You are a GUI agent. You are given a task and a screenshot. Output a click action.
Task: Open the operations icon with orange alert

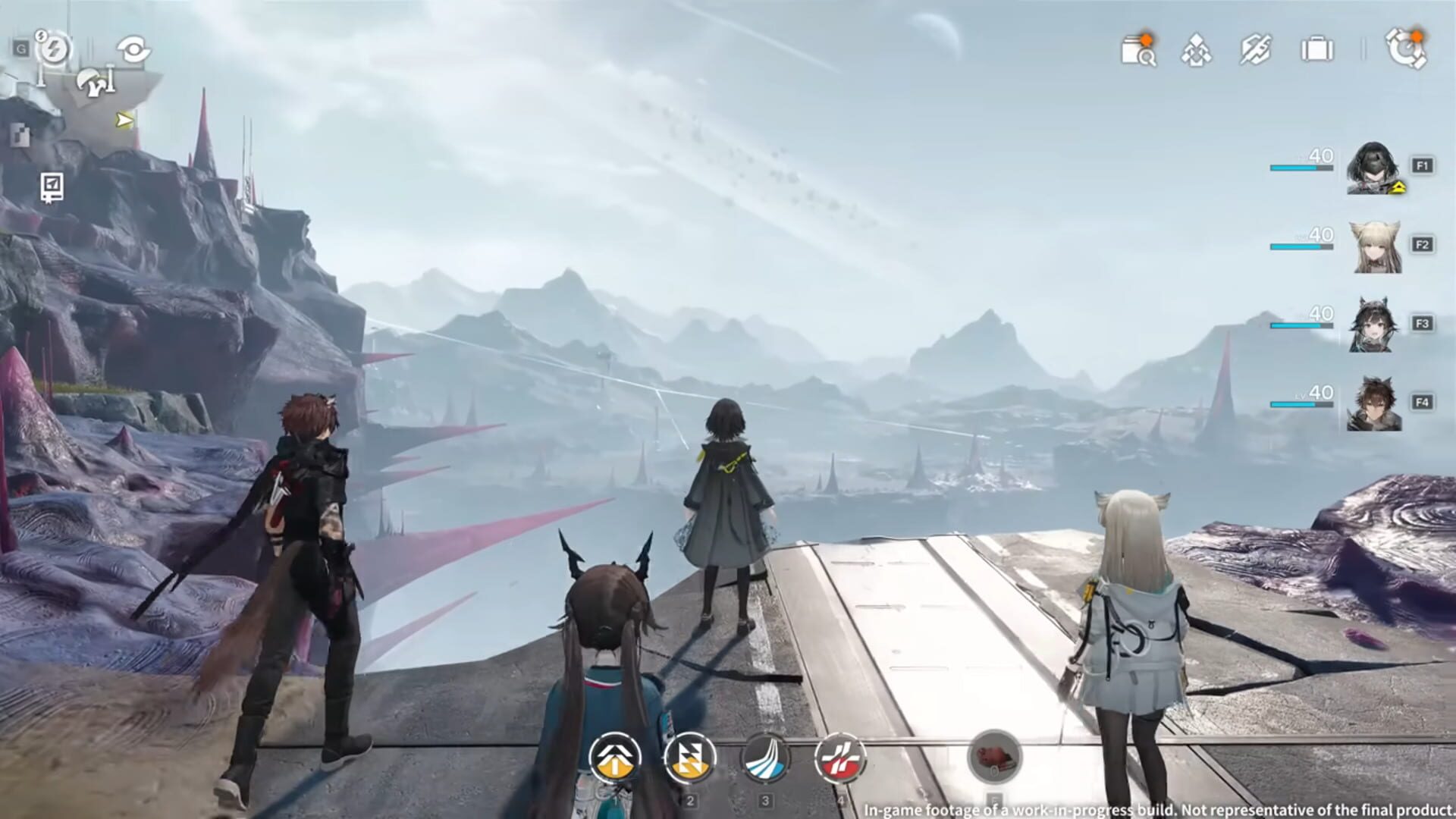(x=1404, y=49)
